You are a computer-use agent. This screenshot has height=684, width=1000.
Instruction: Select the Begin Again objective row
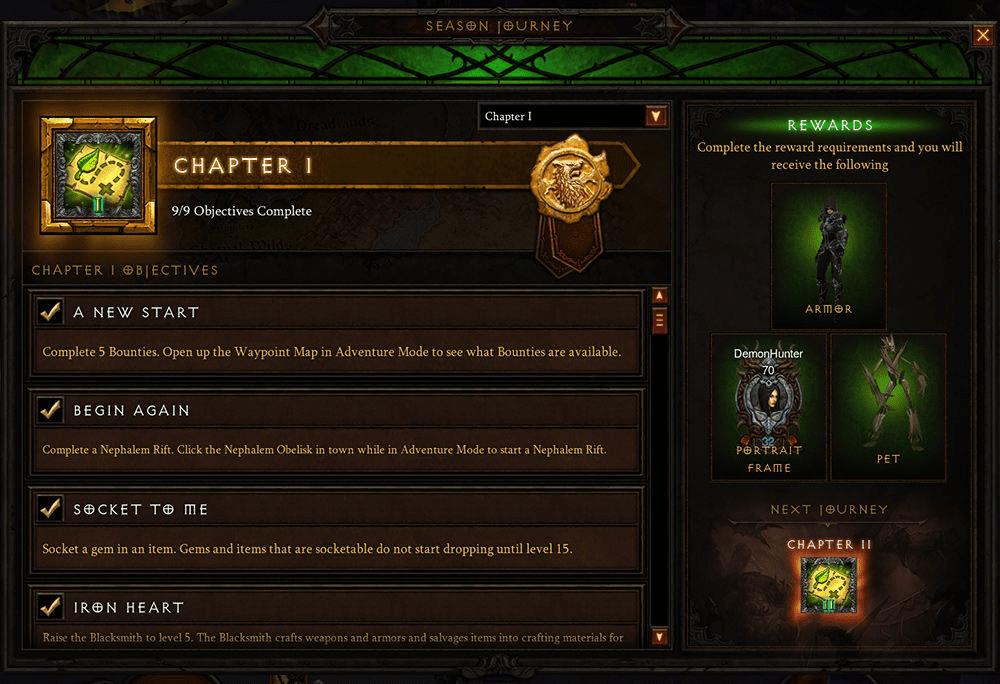(x=335, y=431)
